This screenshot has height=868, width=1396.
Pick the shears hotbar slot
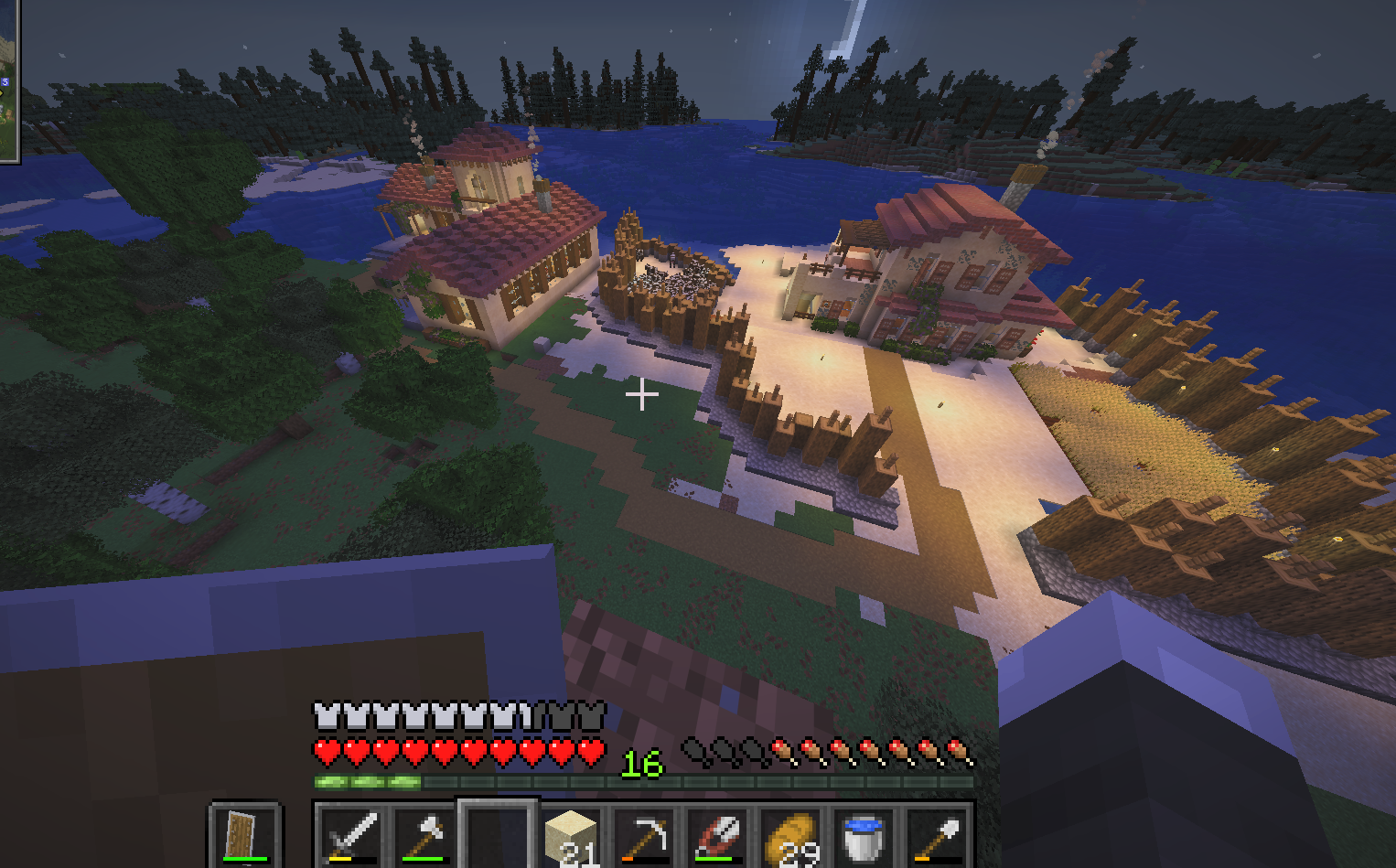pyautogui.click(x=718, y=836)
